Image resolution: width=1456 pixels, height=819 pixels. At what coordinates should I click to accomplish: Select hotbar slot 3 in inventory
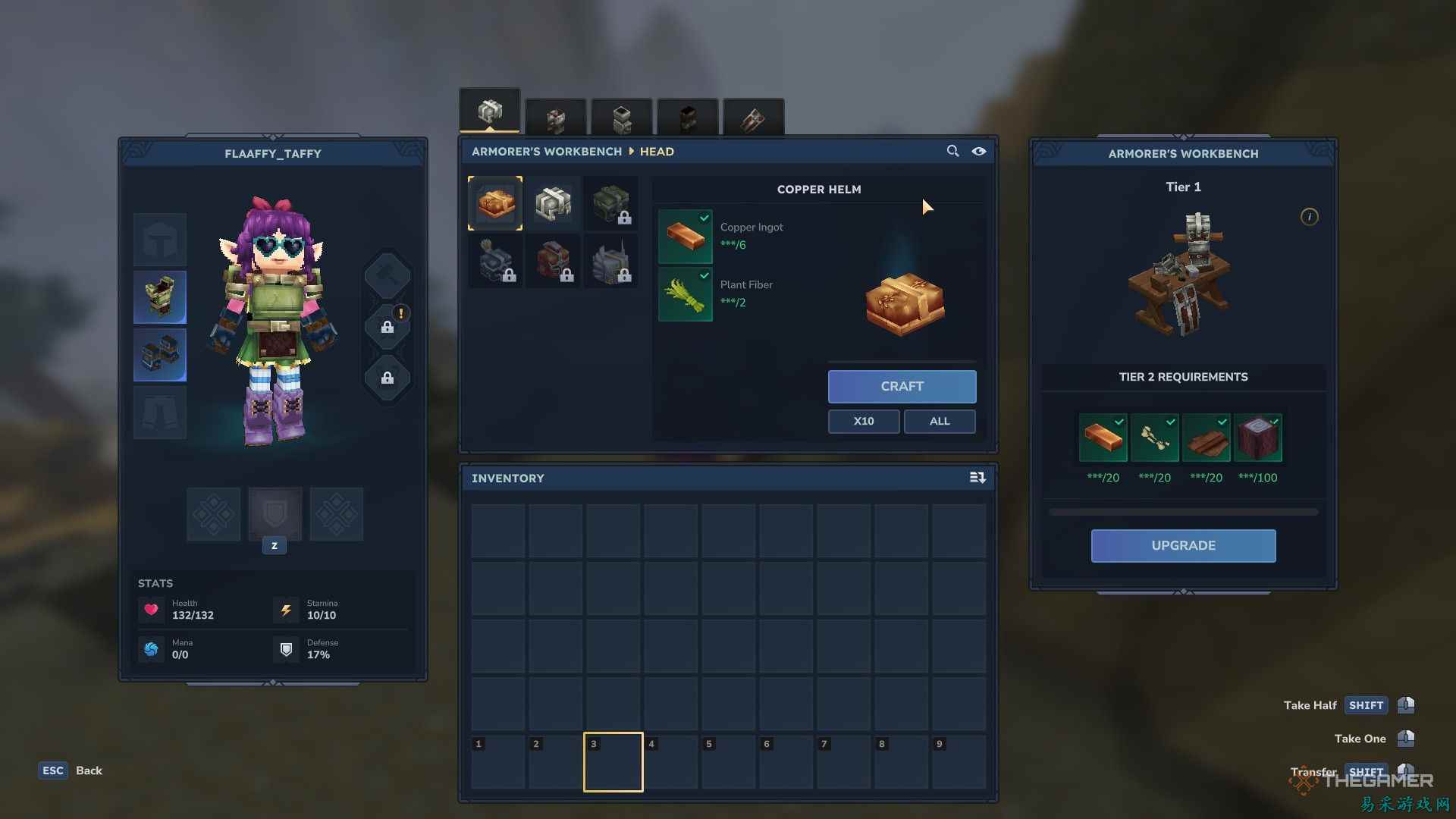613,761
